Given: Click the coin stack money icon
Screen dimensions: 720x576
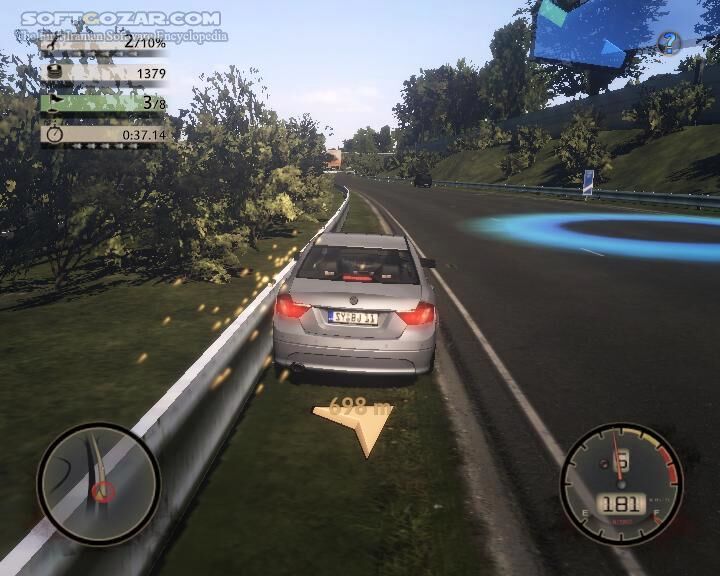Looking at the screenshot, I should (x=54, y=73).
